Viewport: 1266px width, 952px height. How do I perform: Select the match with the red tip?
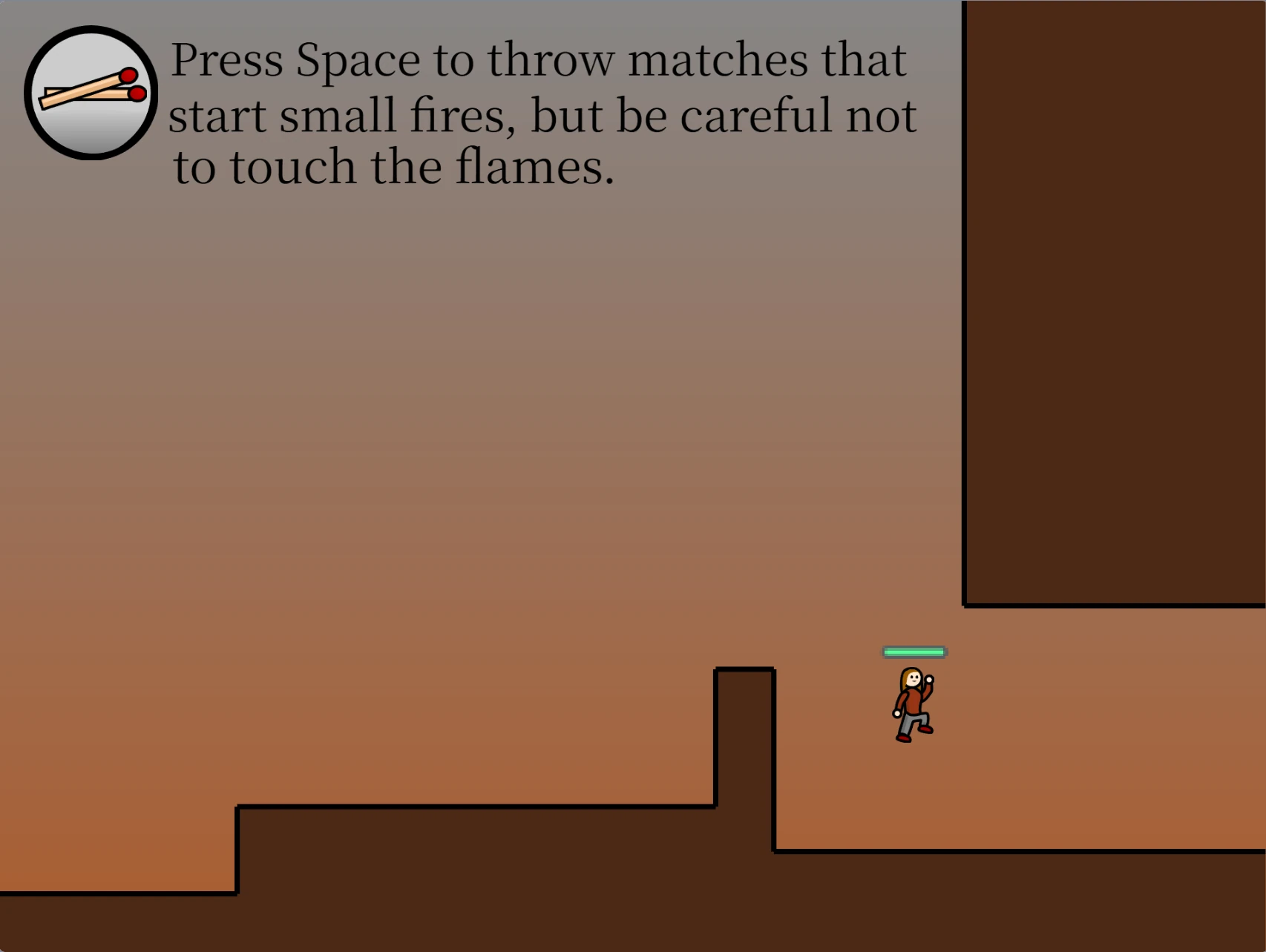coord(129,75)
